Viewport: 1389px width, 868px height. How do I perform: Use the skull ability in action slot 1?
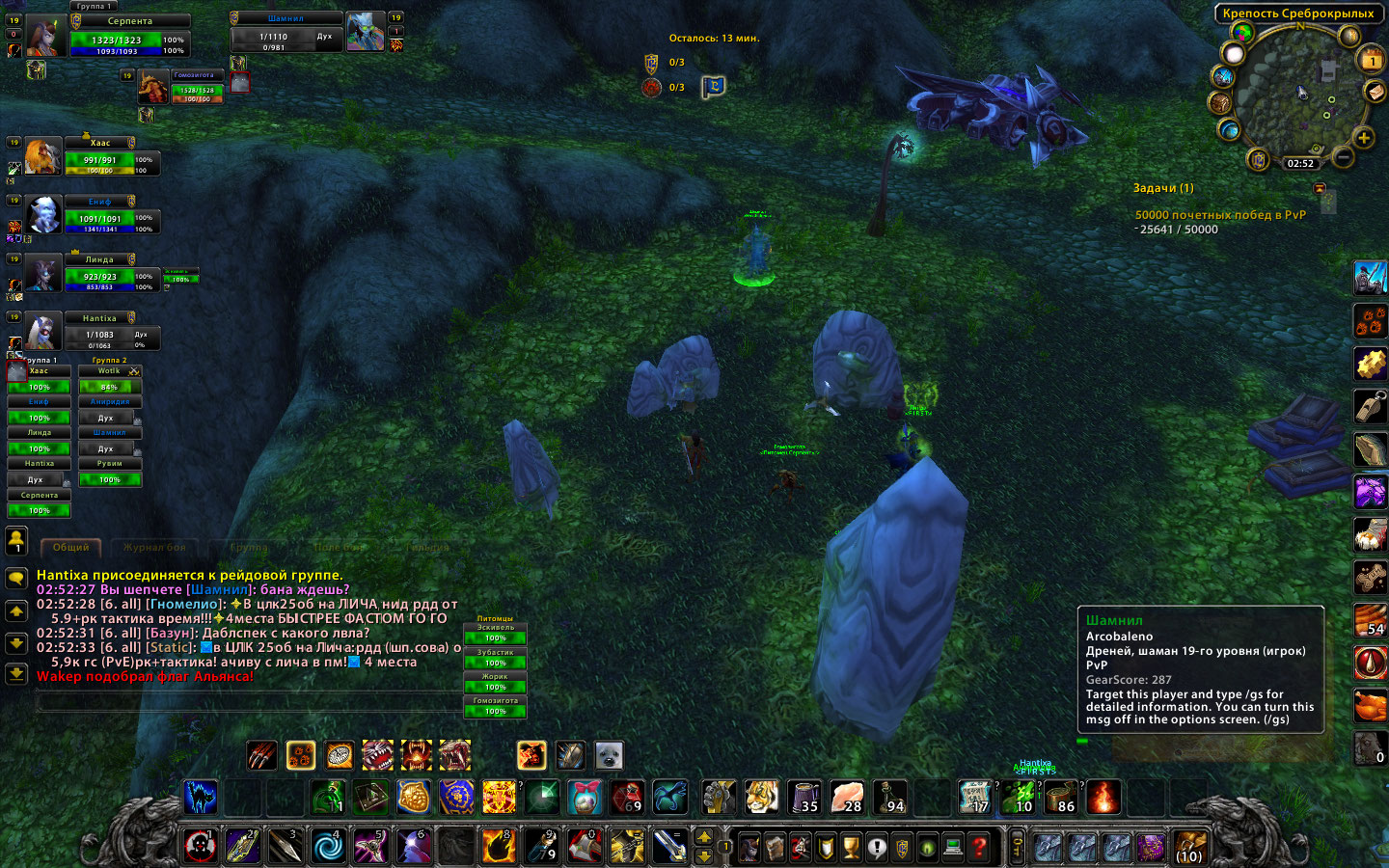click(x=201, y=847)
